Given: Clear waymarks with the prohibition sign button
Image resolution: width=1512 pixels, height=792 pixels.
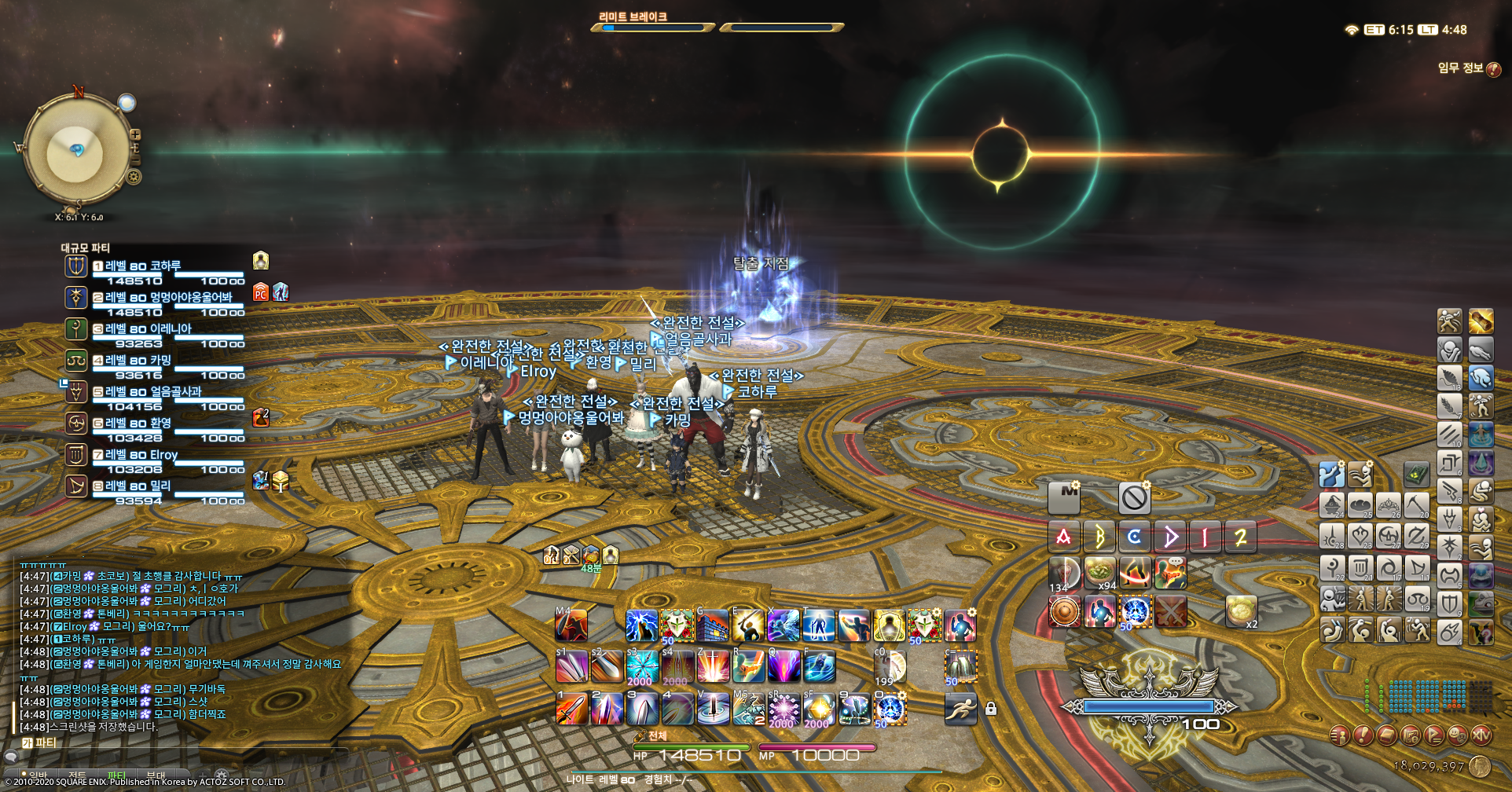Looking at the screenshot, I should point(1134,497).
